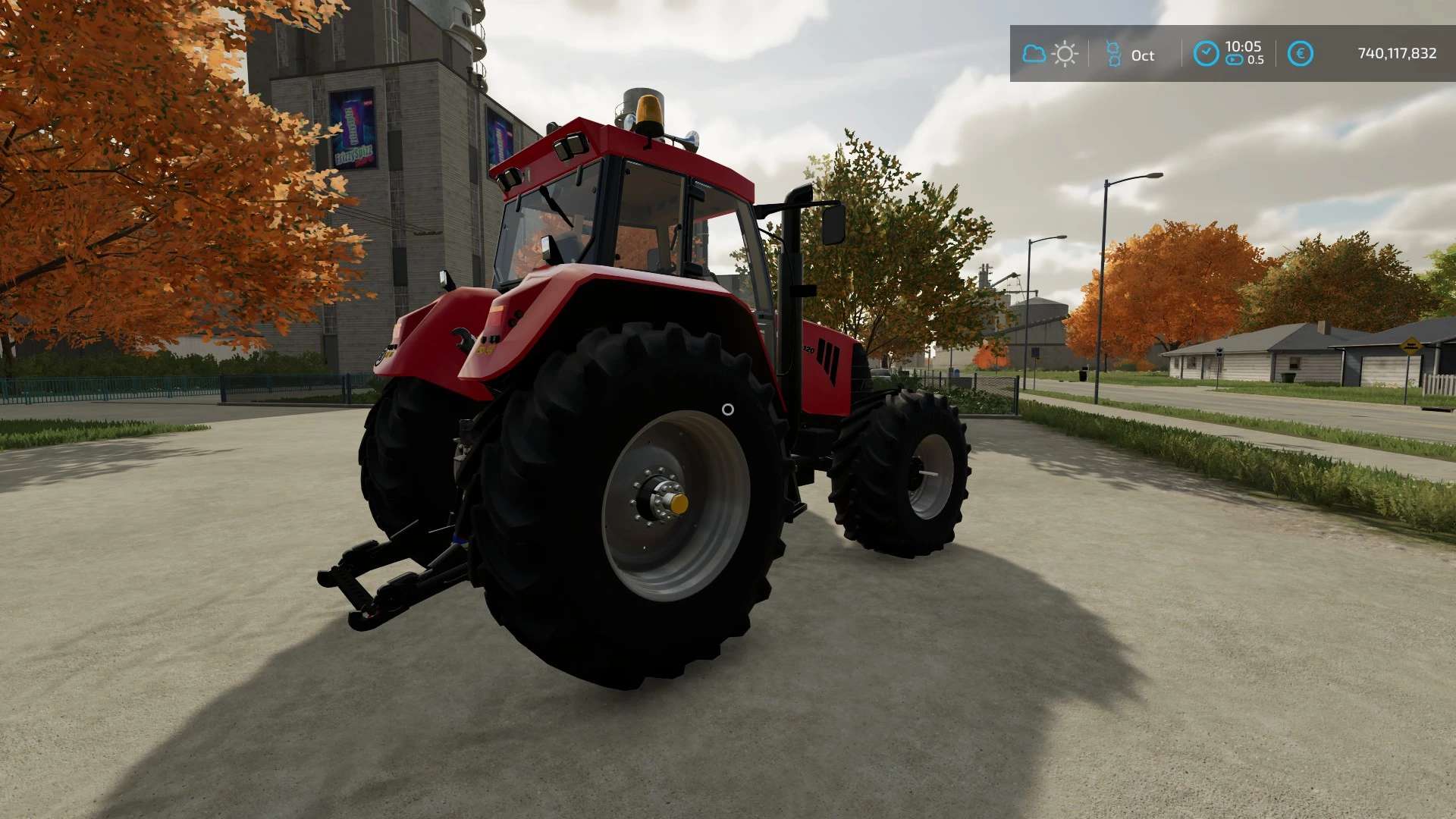The width and height of the screenshot is (1456, 819).
Task: Click the cloud weather icon
Action: (1034, 54)
